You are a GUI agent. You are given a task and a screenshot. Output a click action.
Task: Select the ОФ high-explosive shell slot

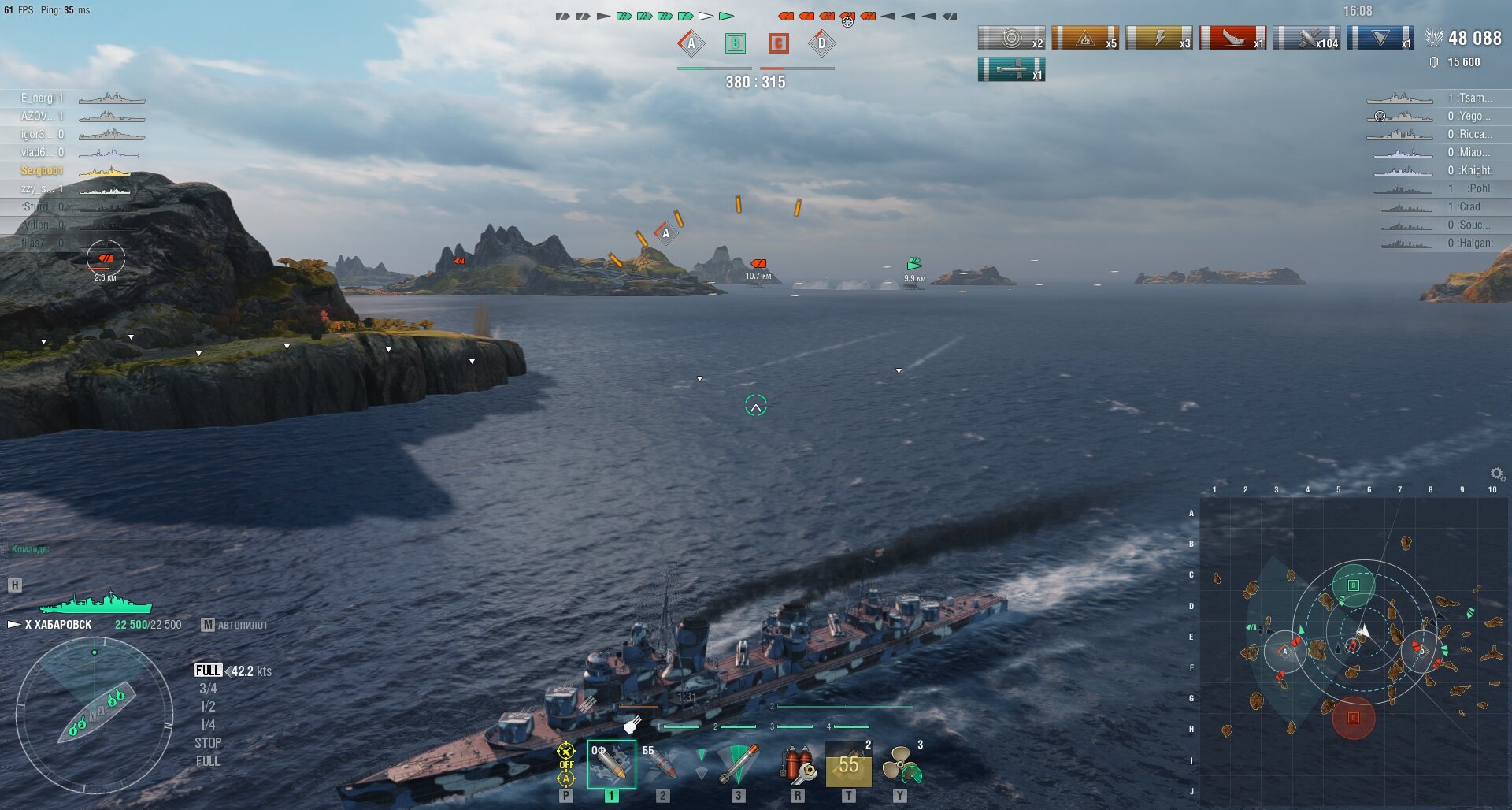point(611,764)
